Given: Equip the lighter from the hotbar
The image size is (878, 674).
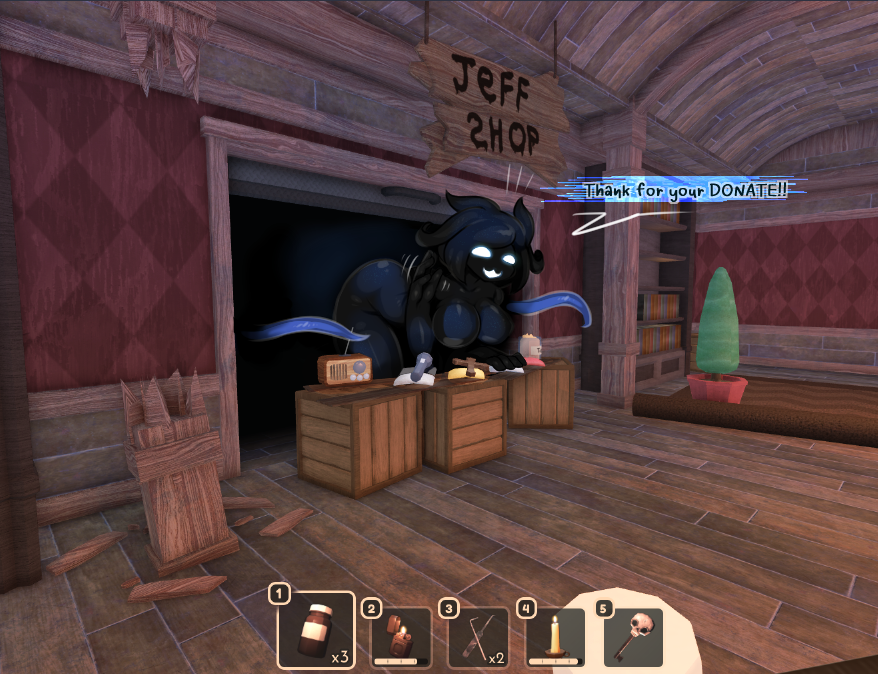Looking at the screenshot, I should [401, 636].
